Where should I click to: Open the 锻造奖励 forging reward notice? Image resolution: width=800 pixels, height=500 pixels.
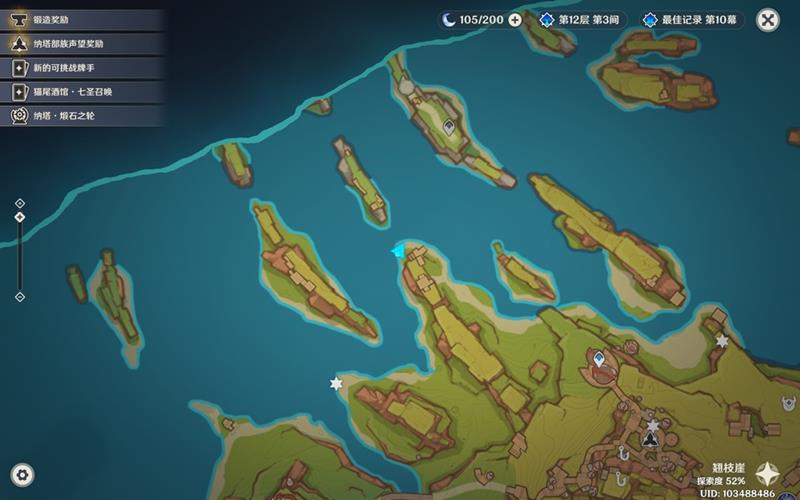(80, 20)
